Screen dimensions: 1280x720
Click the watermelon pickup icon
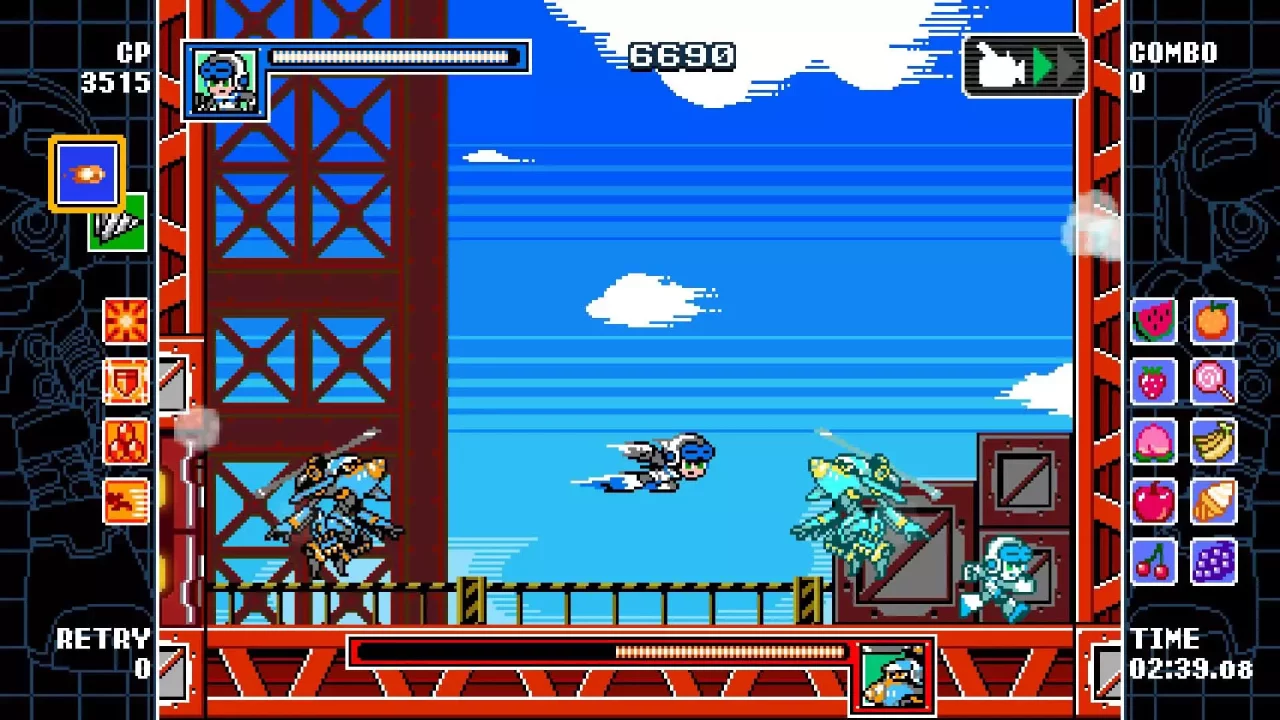point(1153,323)
